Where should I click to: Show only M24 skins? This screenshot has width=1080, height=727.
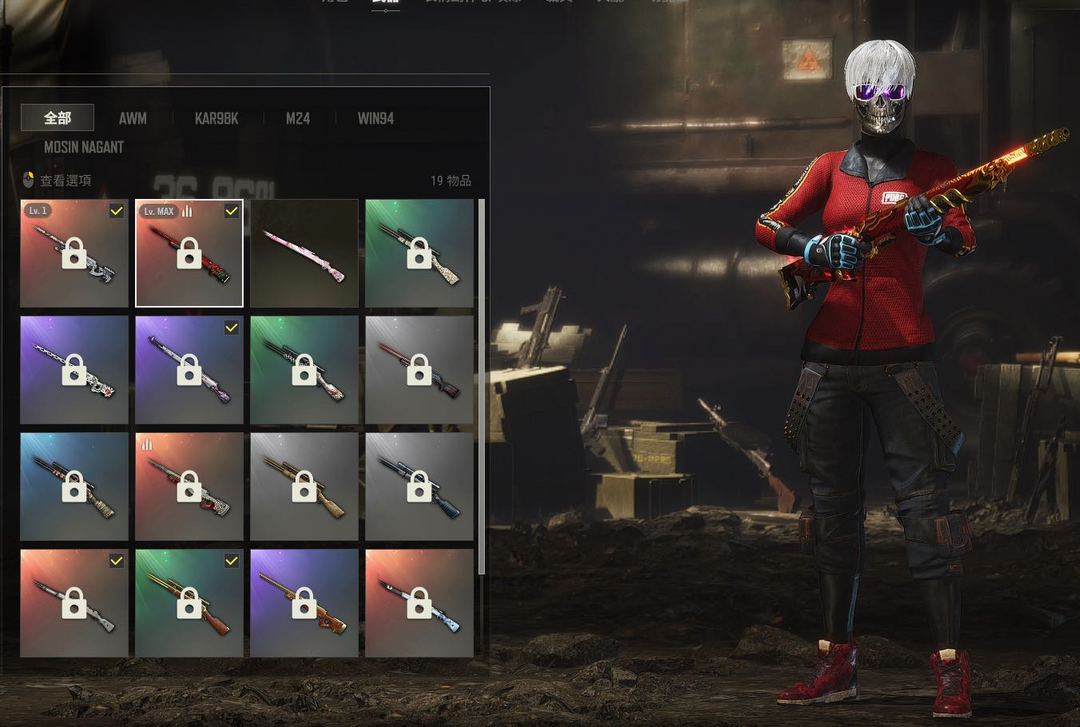[x=297, y=118]
